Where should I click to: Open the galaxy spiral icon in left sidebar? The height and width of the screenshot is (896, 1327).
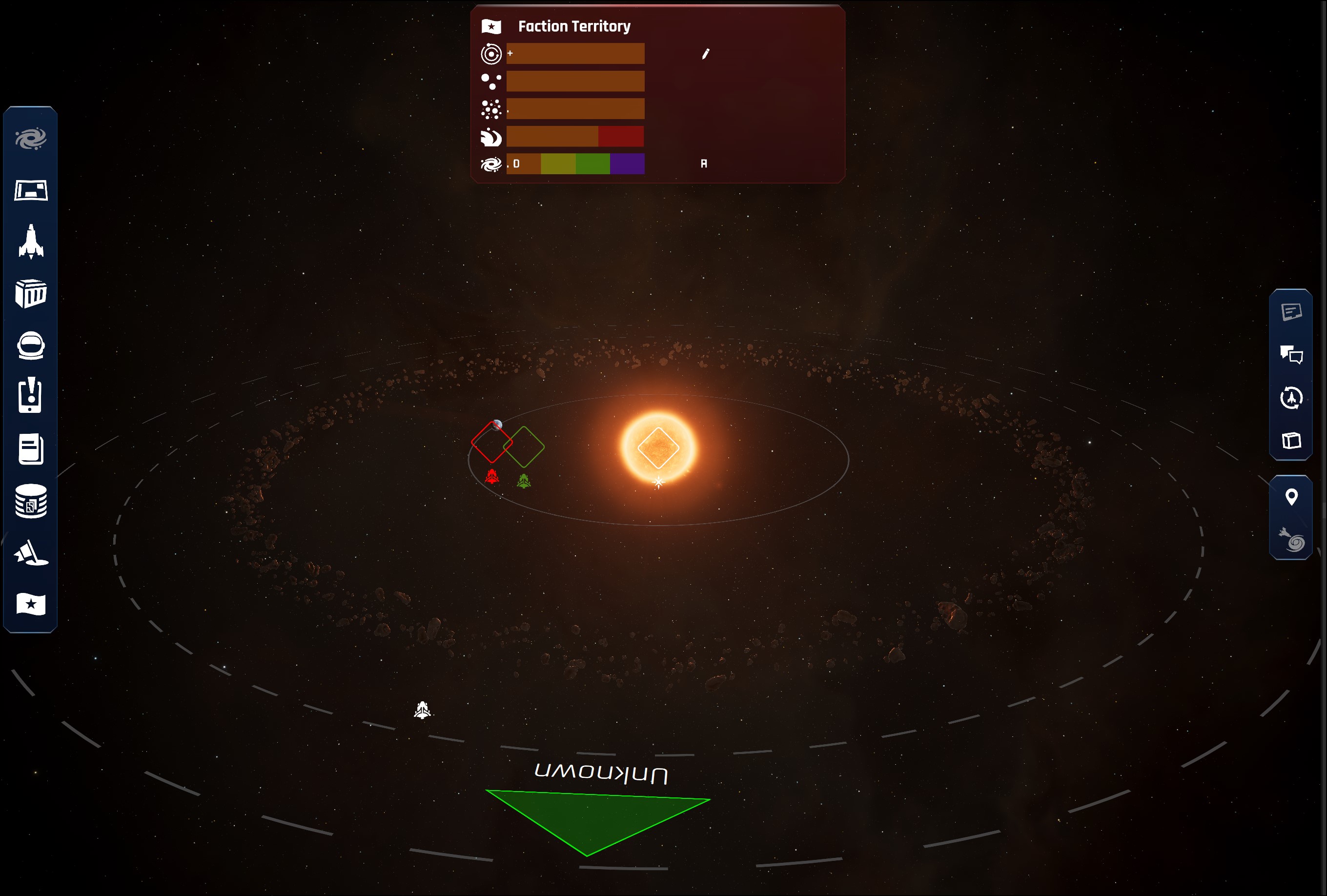[31, 139]
